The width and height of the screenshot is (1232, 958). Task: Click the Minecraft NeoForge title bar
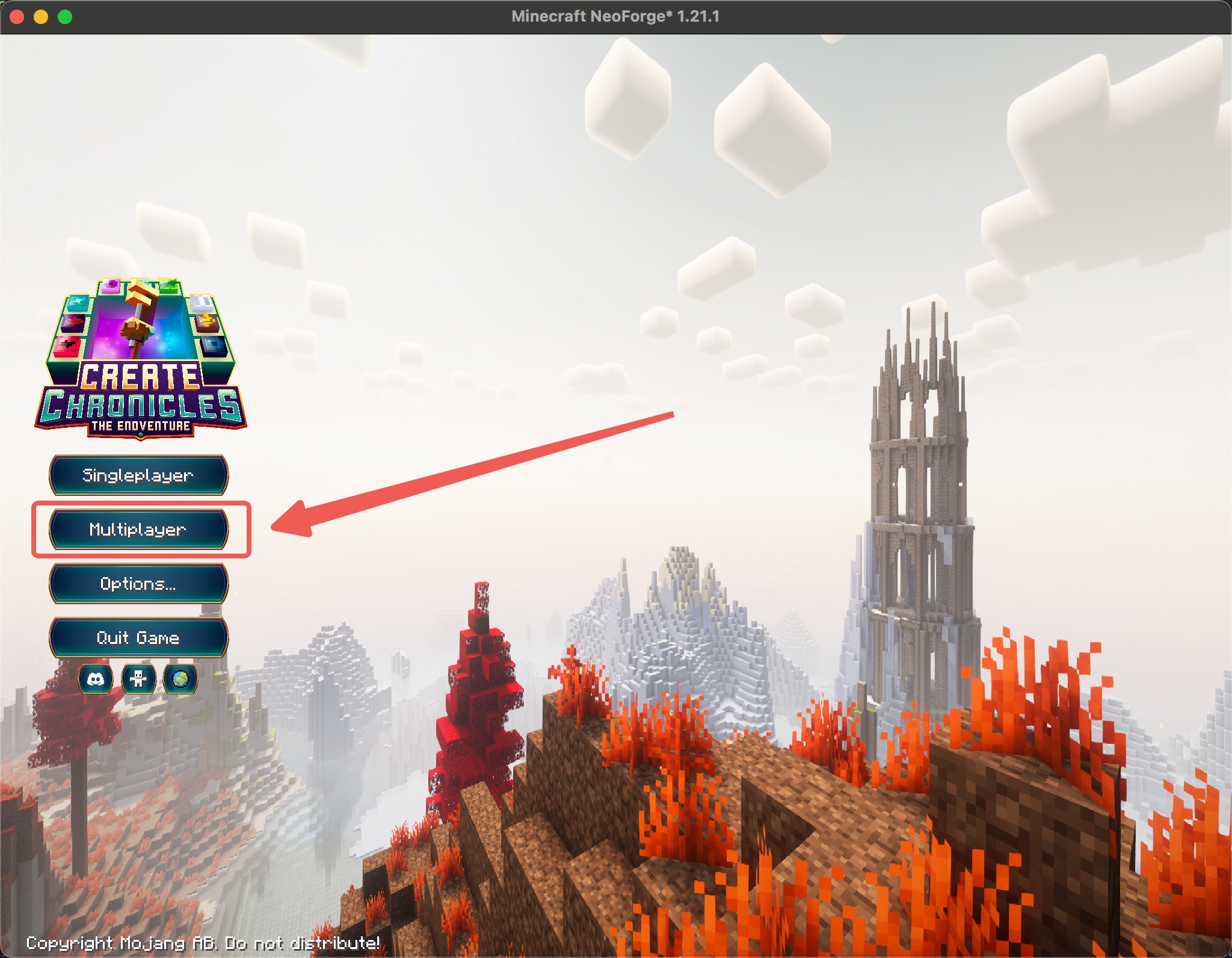click(x=616, y=17)
